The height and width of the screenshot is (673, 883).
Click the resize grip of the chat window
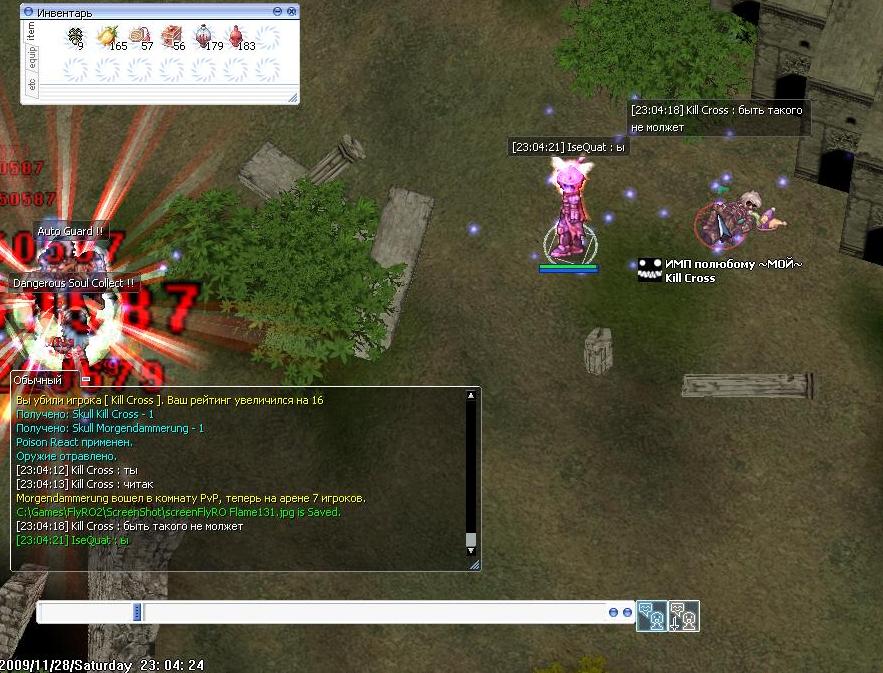tap(475, 565)
